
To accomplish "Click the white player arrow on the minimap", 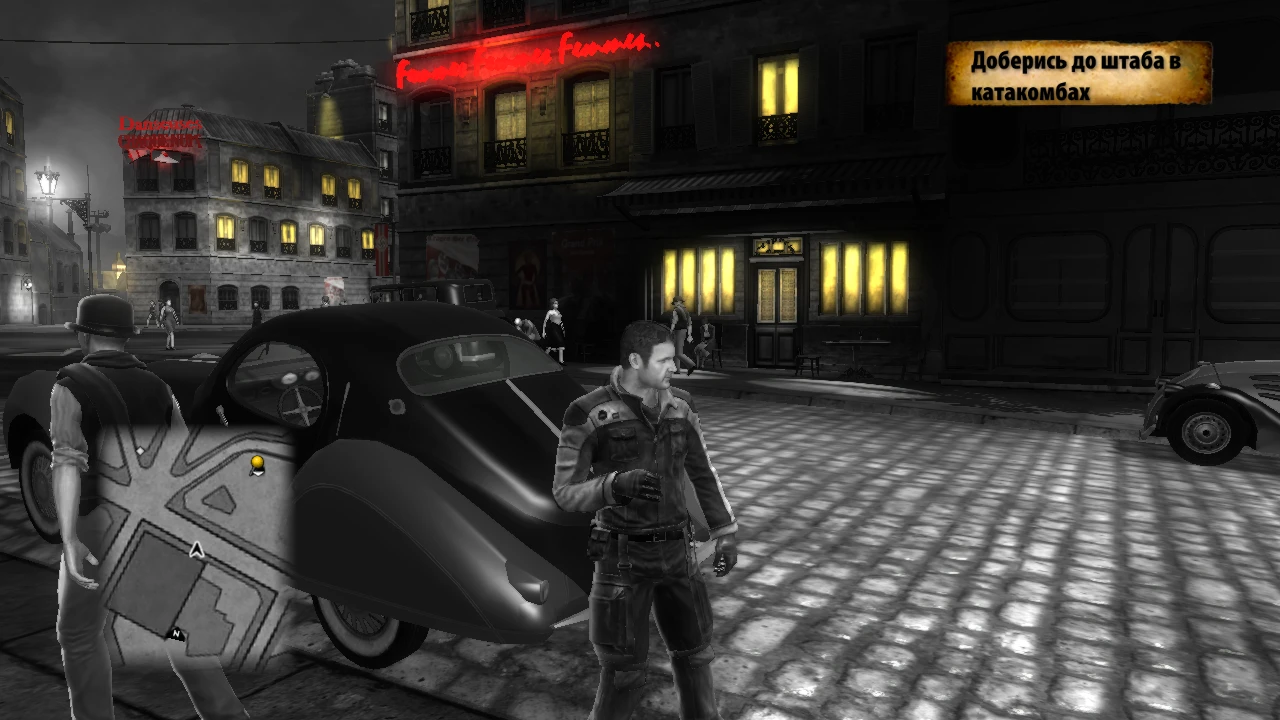I will click(195, 549).
